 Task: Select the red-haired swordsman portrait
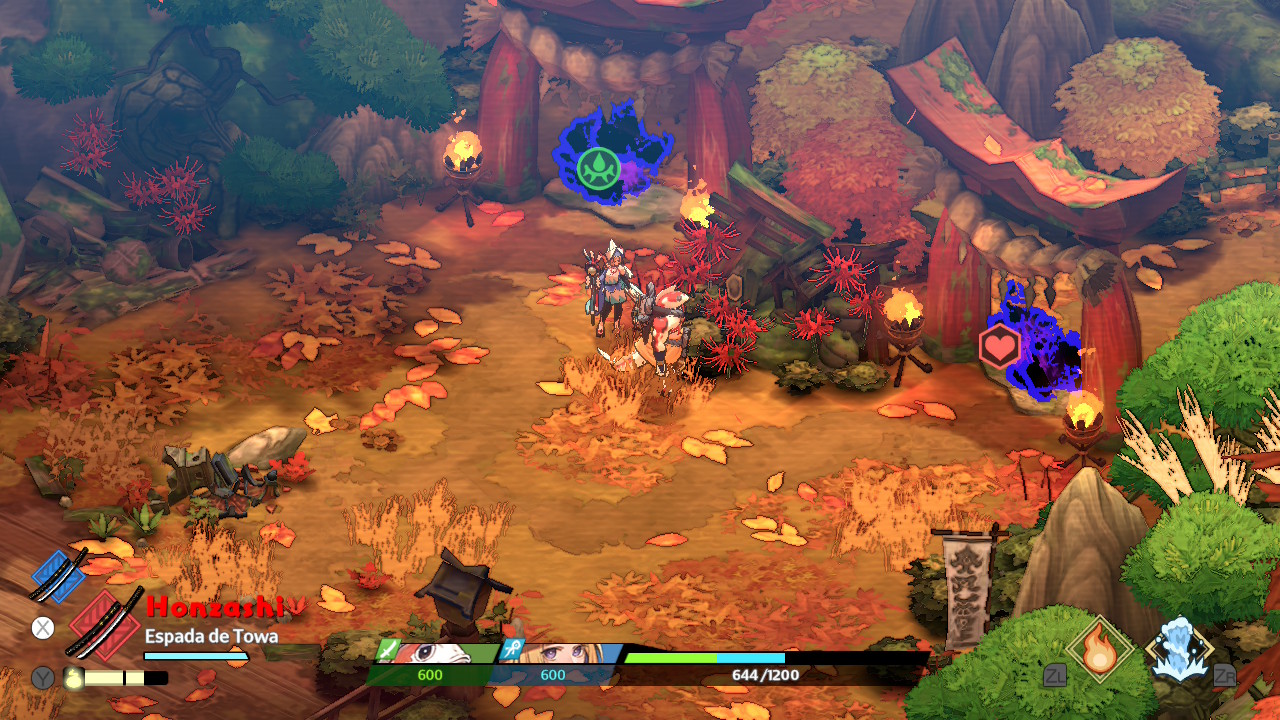coord(434,654)
